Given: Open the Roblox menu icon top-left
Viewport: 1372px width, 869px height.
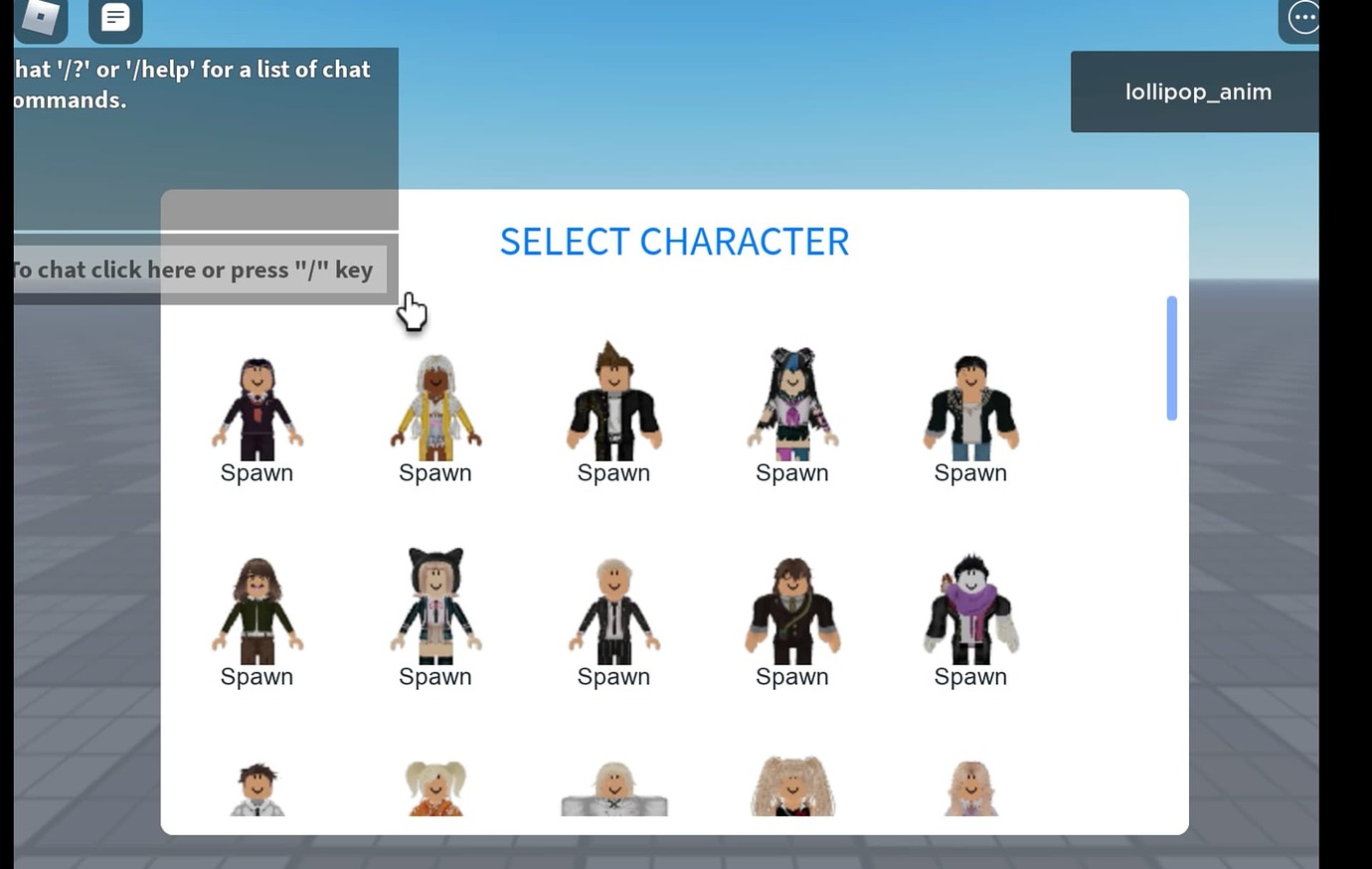Looking at the screenshot, I should point(40,17).
